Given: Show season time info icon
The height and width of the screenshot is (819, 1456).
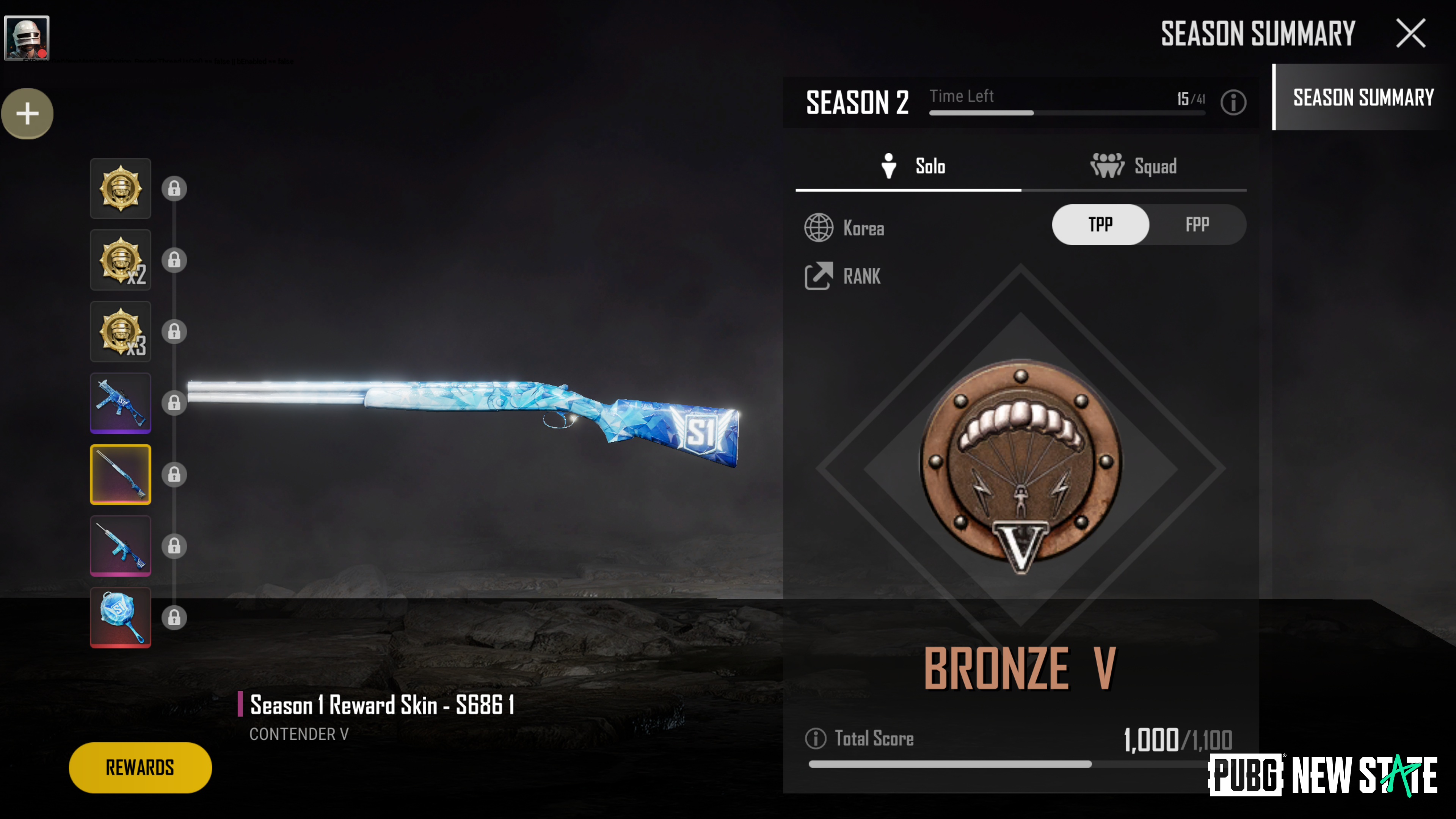Looking at the screenshot, I should 1233,102.
